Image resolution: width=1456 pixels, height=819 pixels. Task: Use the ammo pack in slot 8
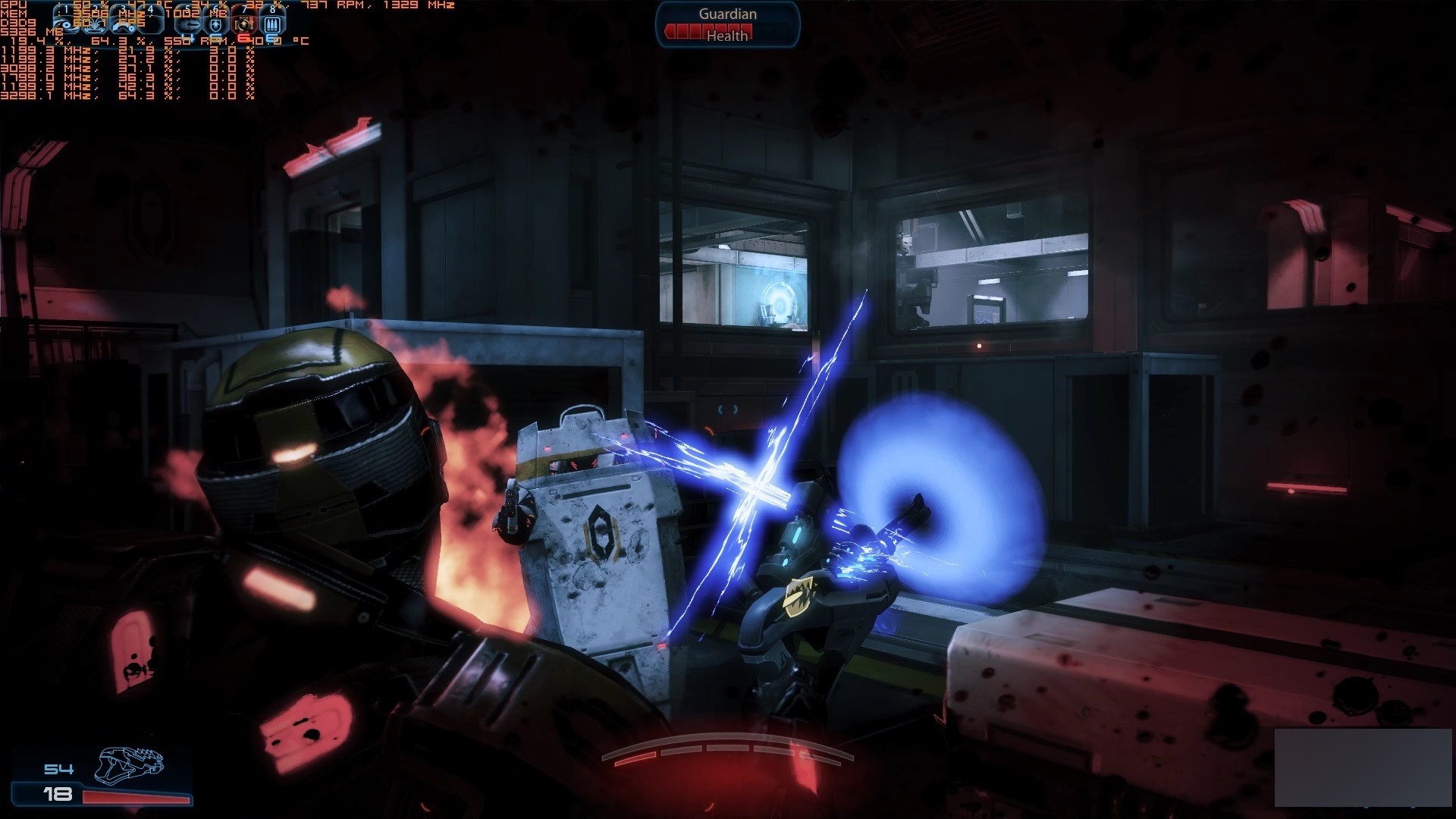coord(272,24)
